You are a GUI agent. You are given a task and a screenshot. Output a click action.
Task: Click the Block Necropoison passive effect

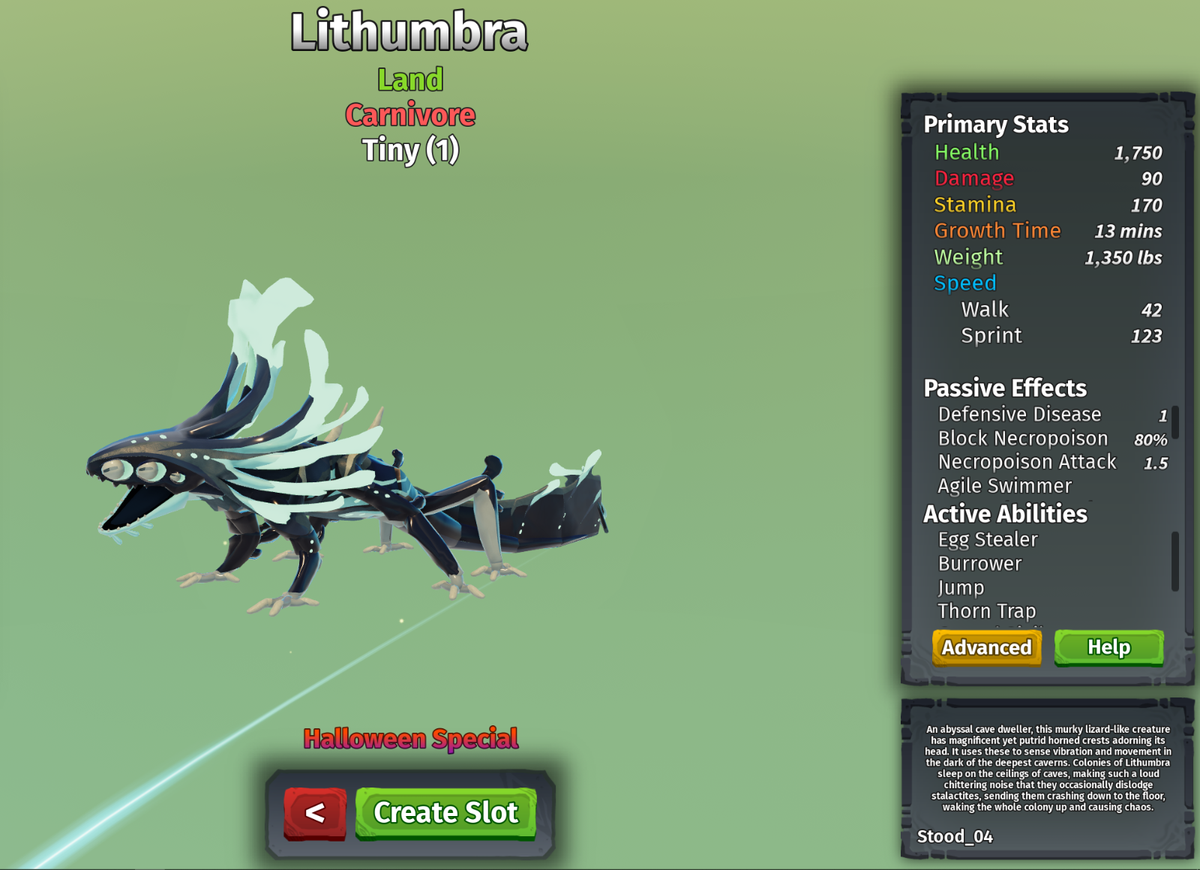pos(1023,438)
